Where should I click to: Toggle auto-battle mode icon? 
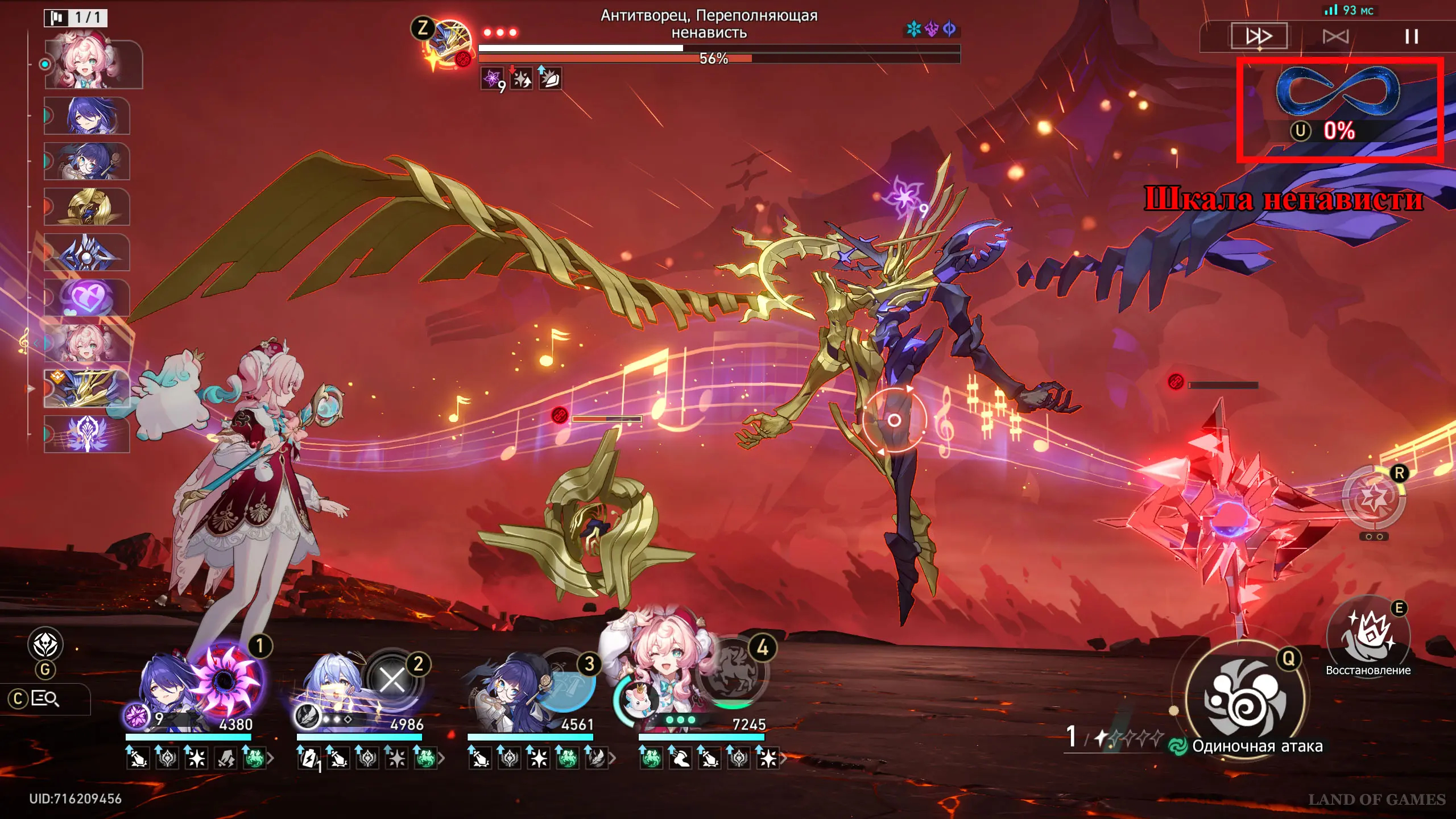tap(1335, 37)
